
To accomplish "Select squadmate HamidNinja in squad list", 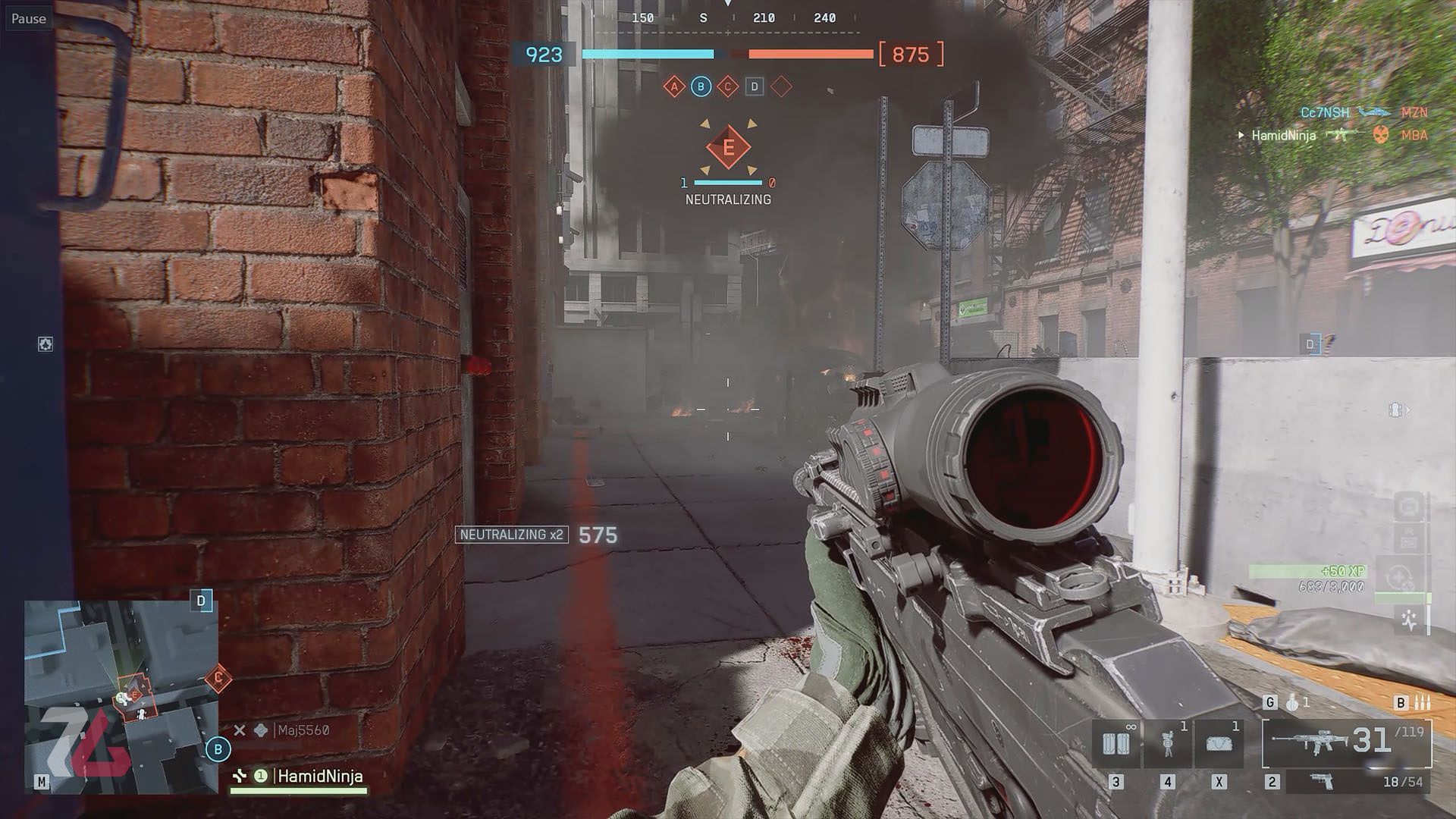I will click(319, 776).
